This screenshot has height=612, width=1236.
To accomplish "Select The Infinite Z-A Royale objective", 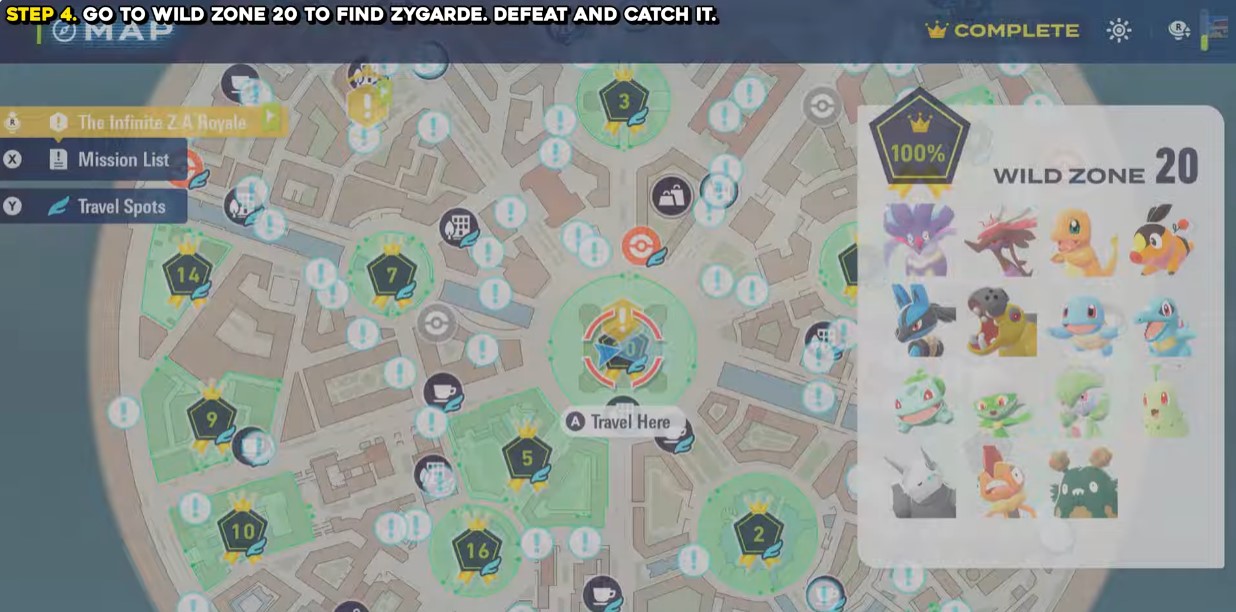I will [161, 122].
